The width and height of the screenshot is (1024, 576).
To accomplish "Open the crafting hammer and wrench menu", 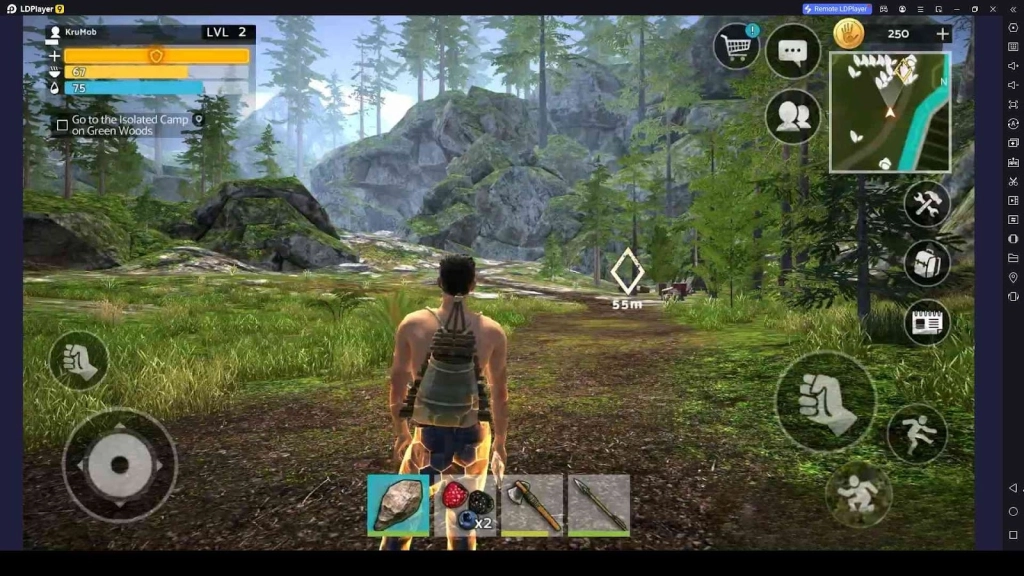I will (927, 204).
